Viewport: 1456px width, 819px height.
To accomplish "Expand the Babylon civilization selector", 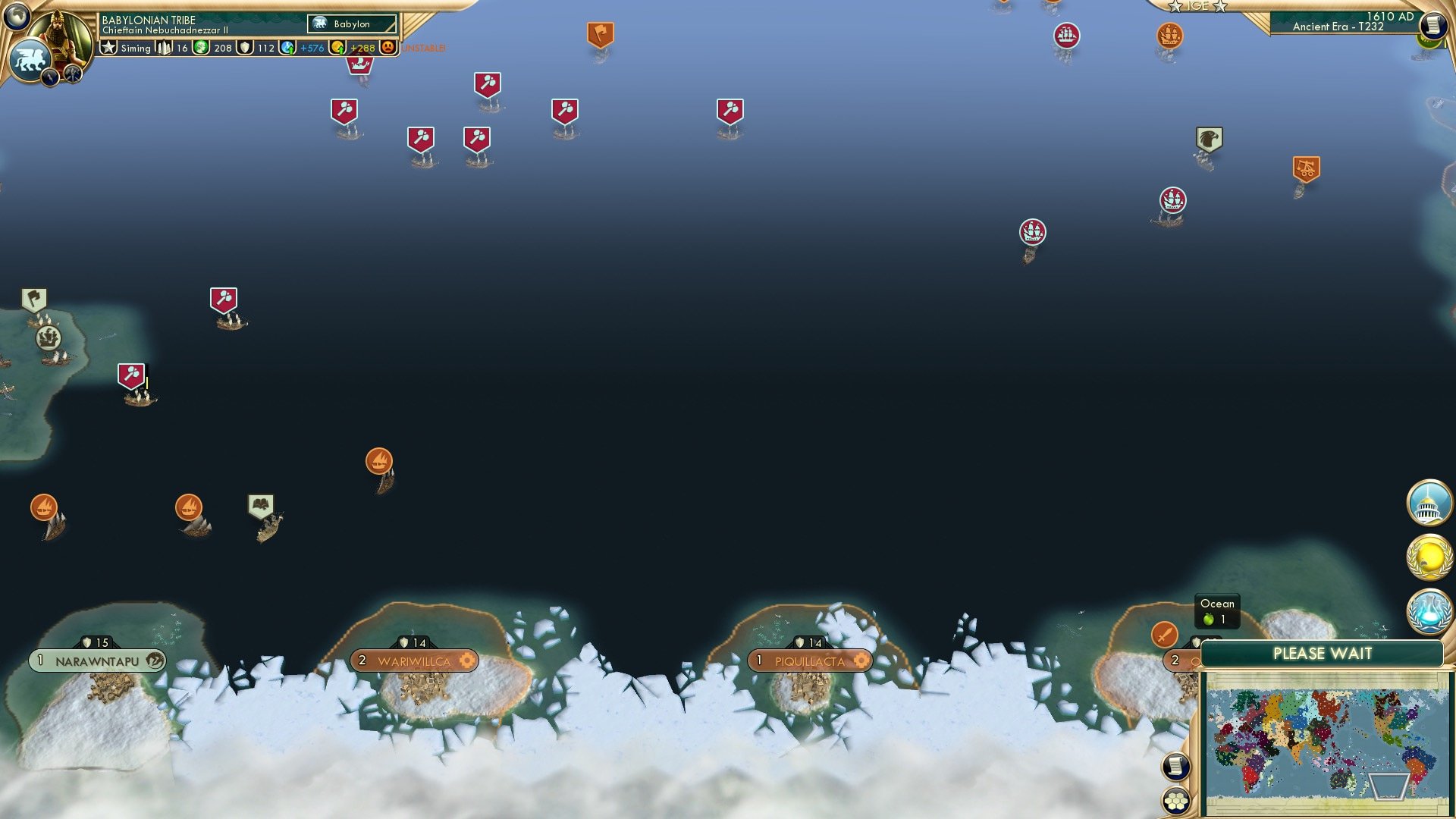I will [352, 24].
